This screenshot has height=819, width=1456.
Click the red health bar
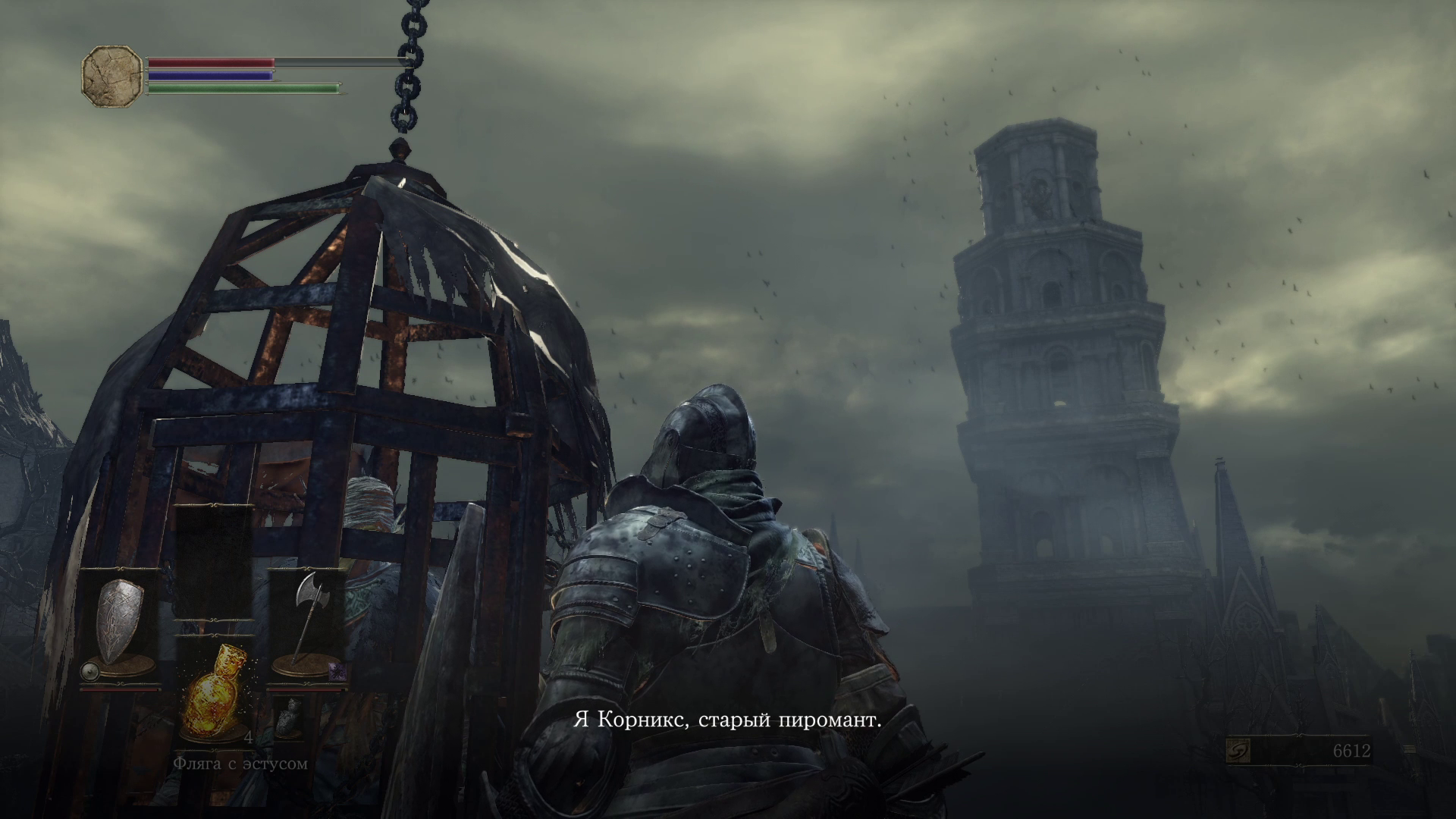(x=211, y=62)
